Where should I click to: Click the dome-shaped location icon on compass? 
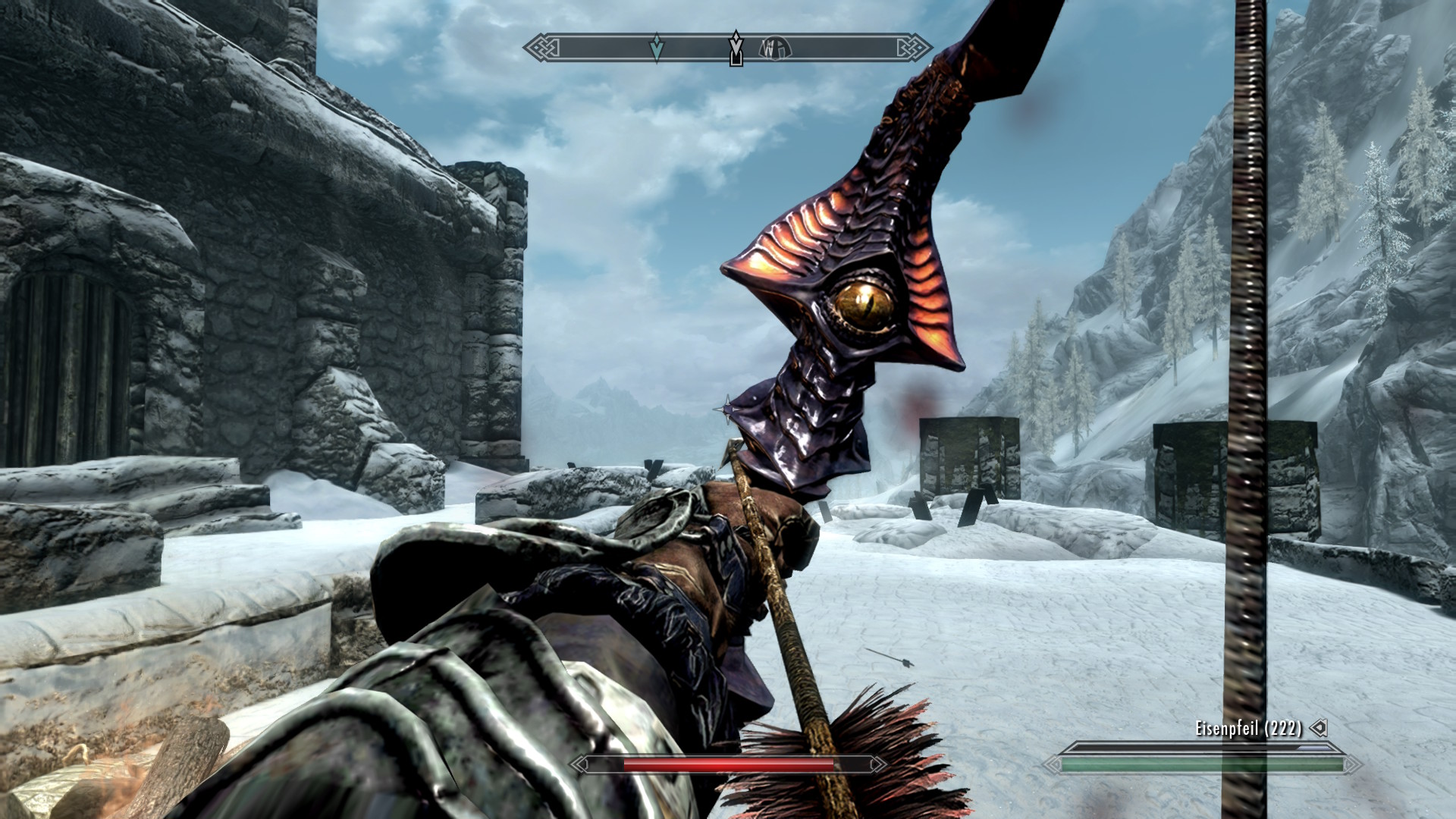coord(775,49)
